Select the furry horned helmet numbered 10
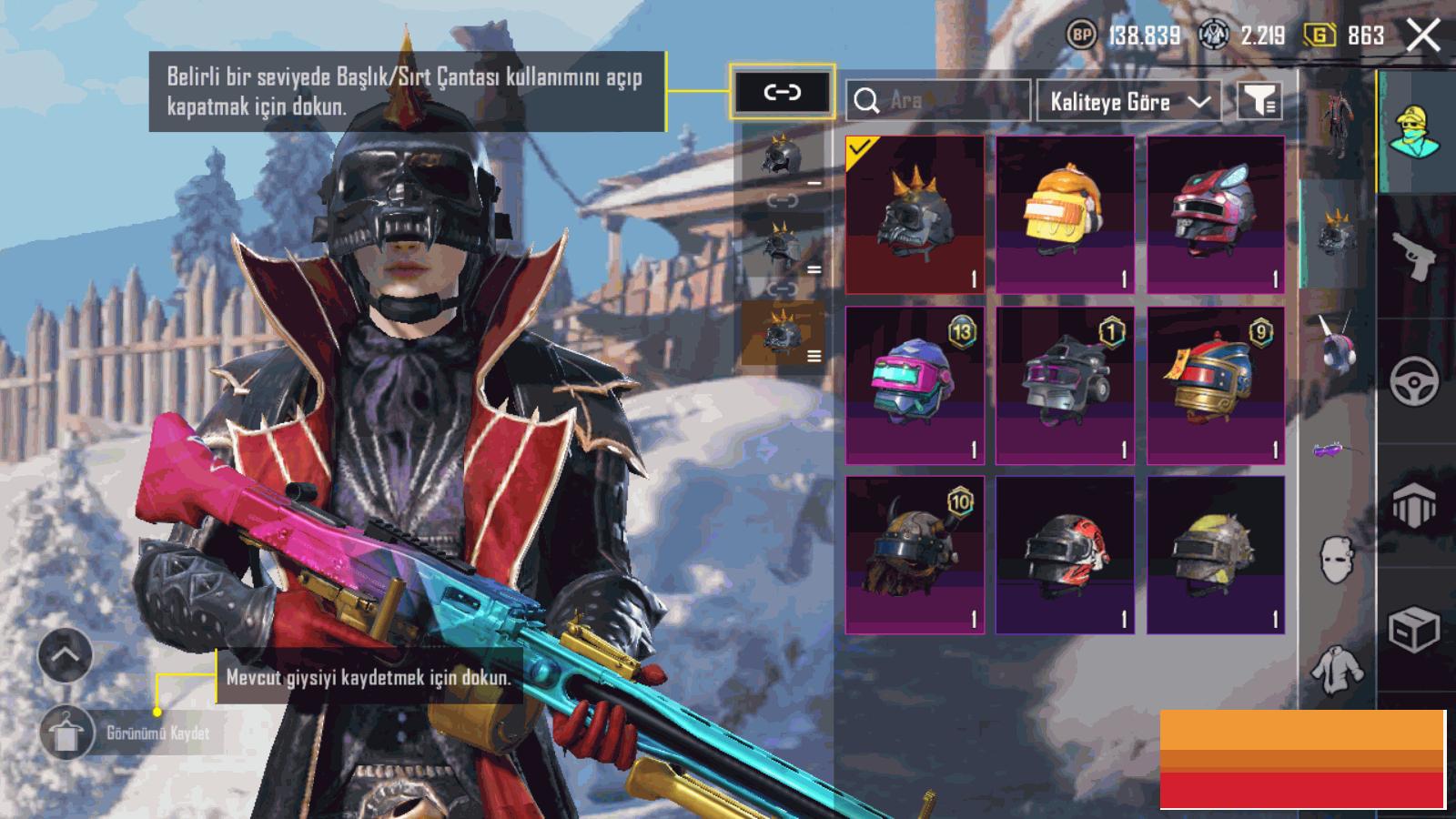 [915, 554]
